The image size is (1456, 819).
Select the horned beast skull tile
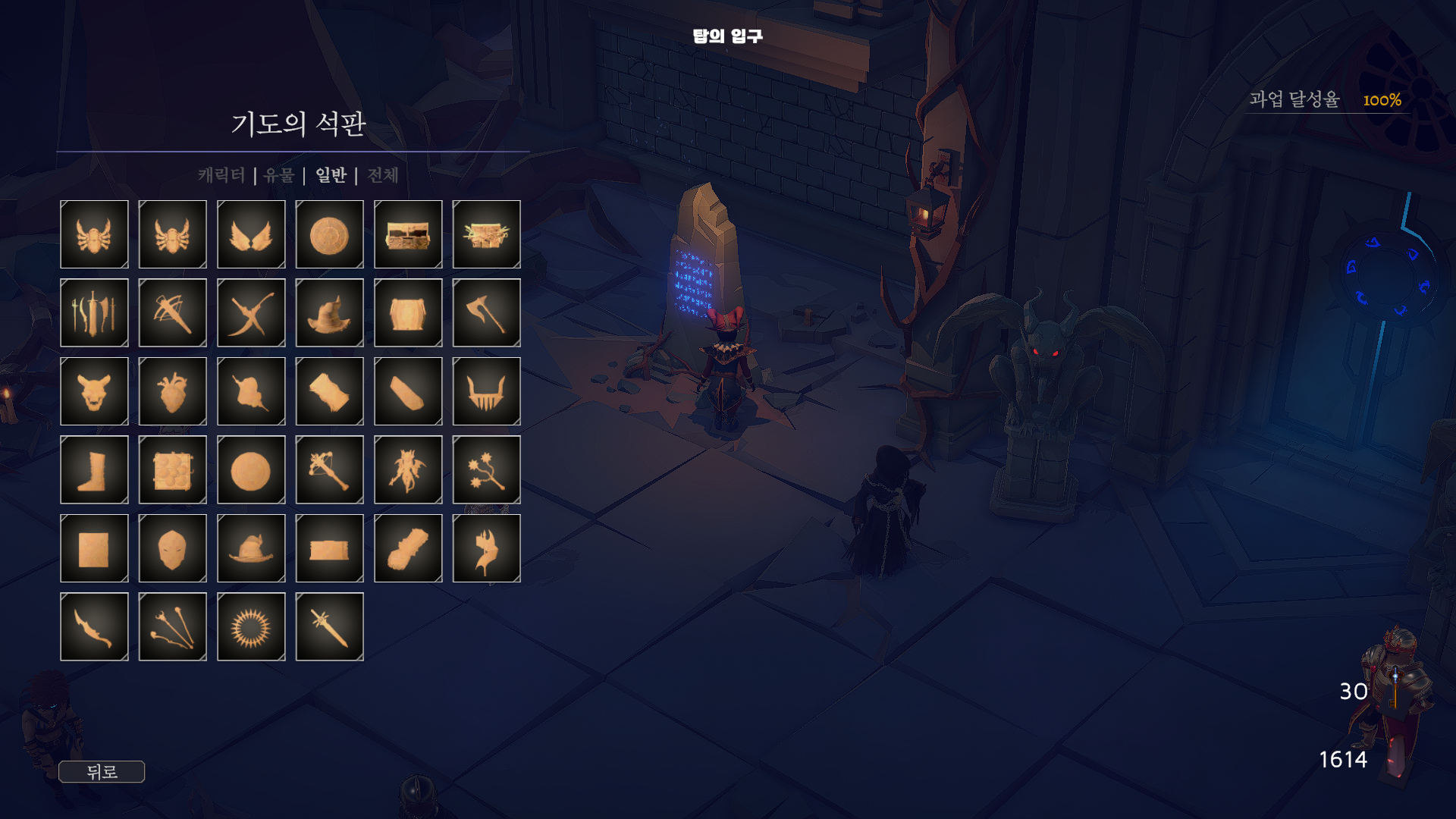pos(94,391)
